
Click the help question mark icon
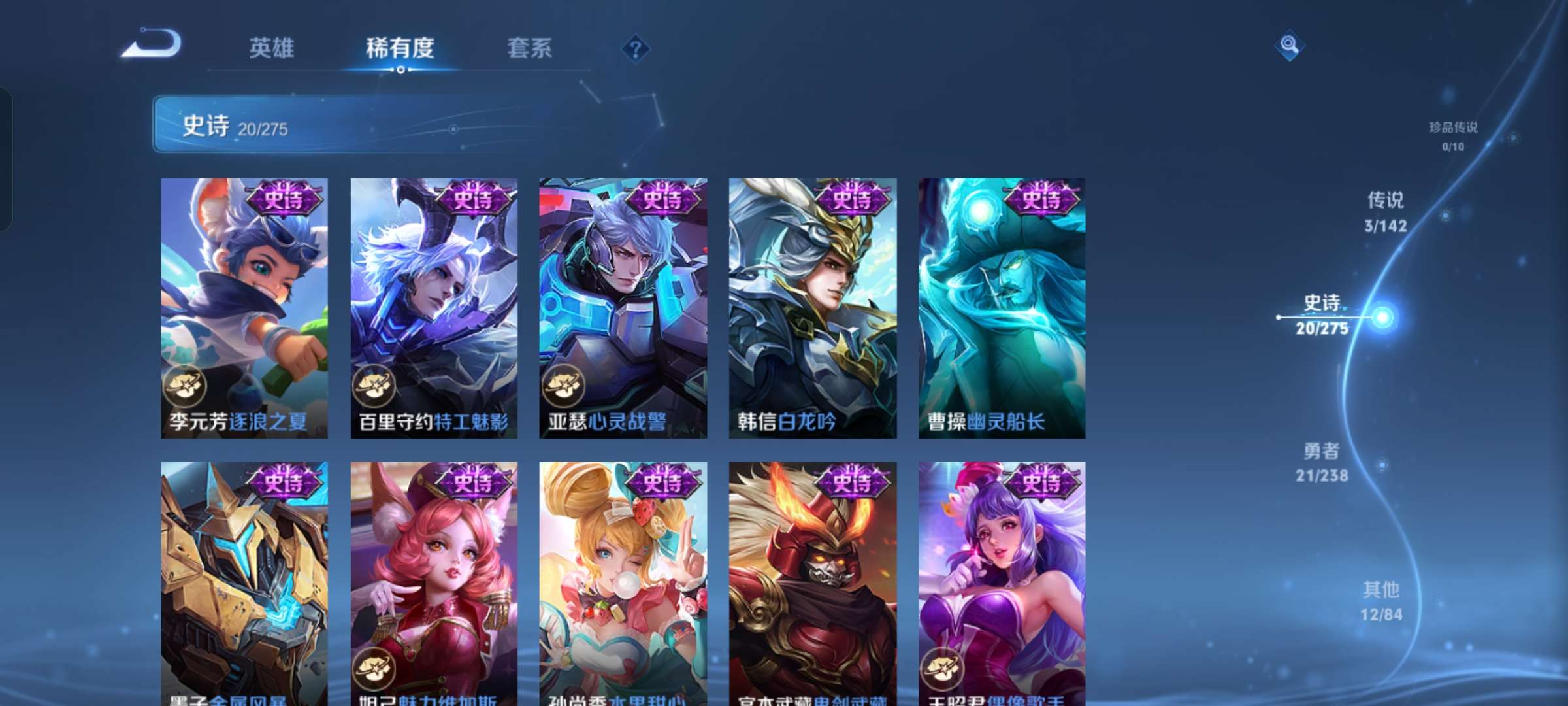[636, 48]
